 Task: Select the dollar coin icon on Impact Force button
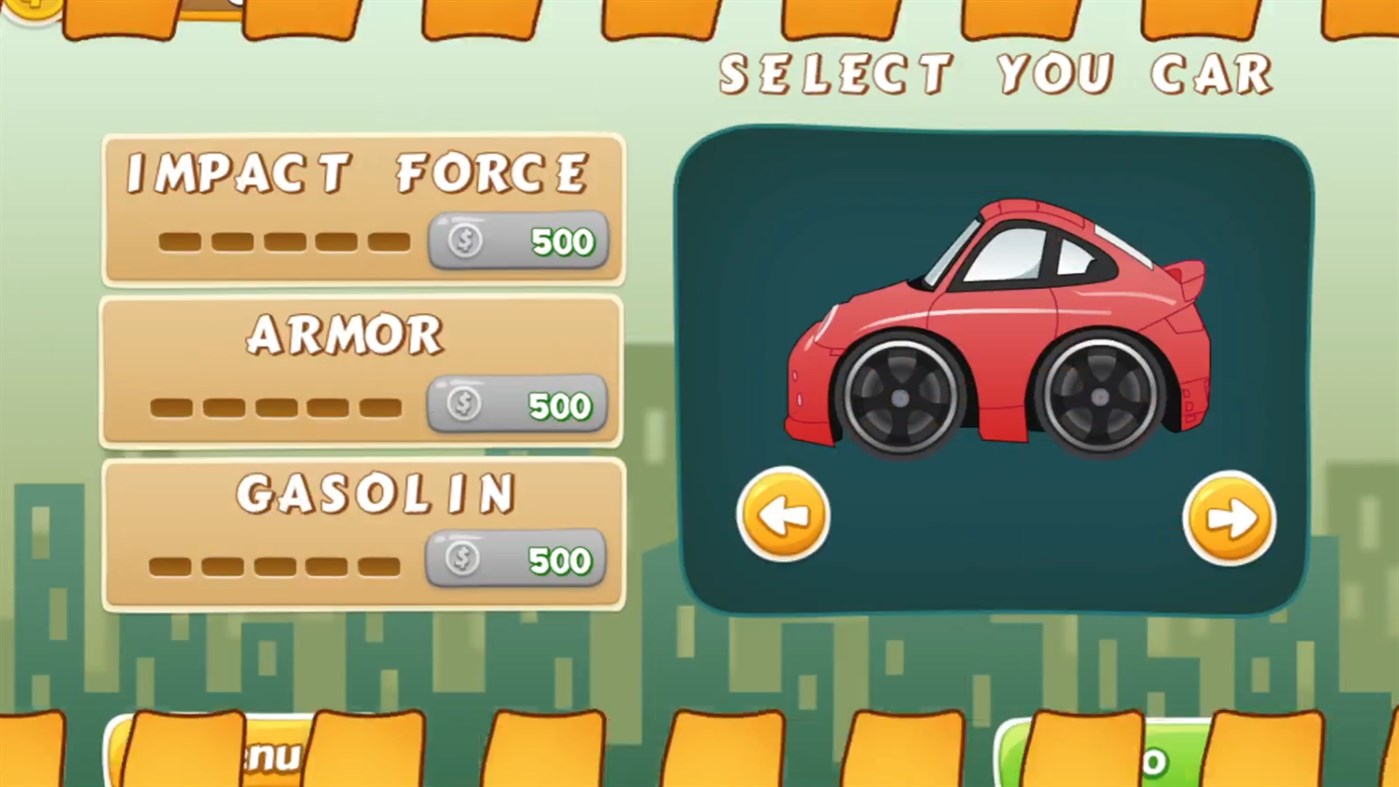point(463,240)
